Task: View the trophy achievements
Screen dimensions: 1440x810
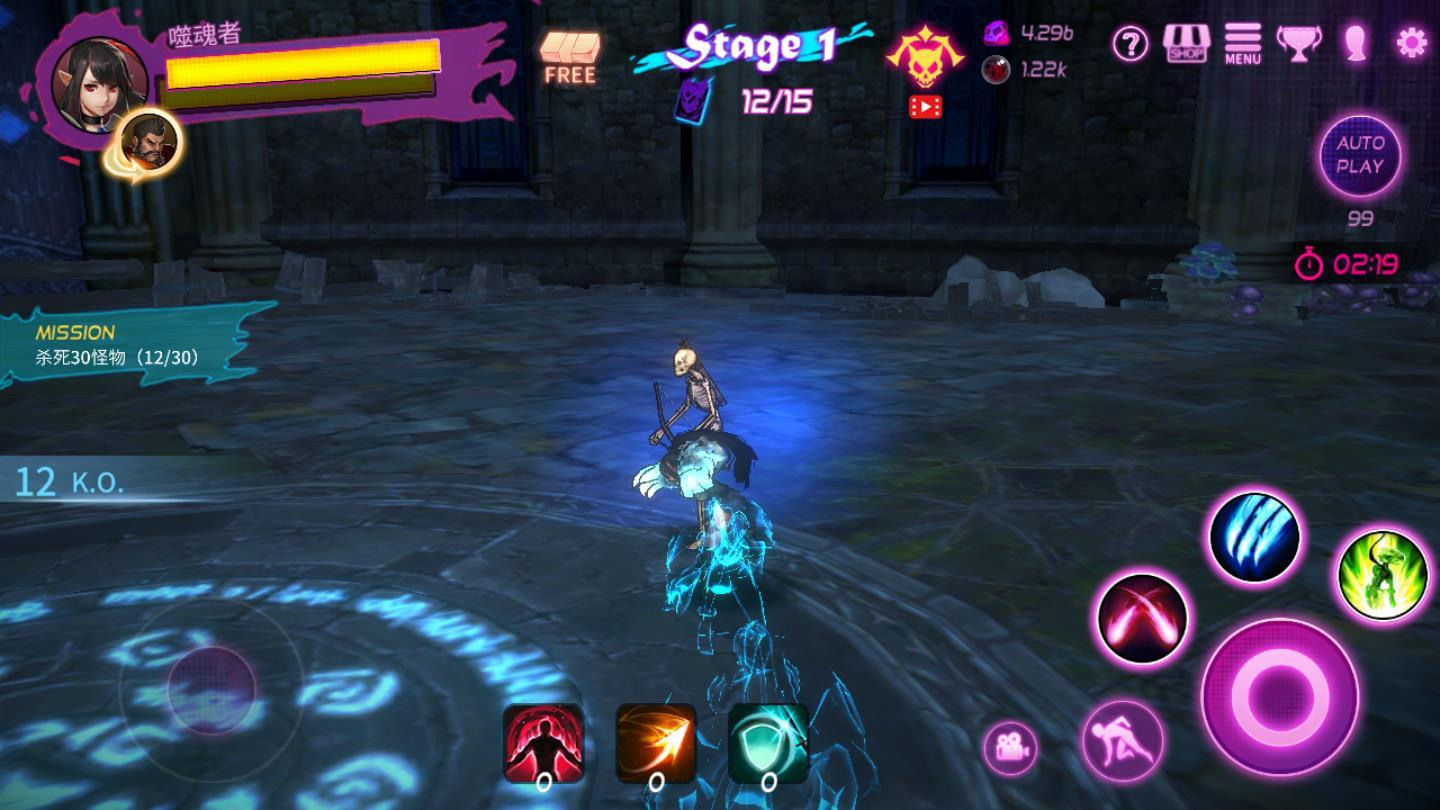Action: [1298, 44]
